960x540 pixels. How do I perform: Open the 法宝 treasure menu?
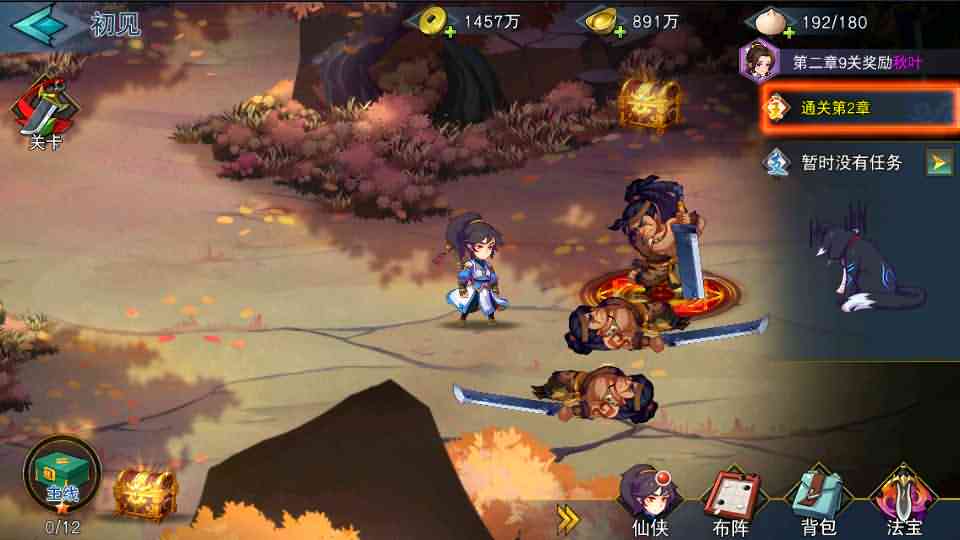pyautogui.click(x=903, y=502)
